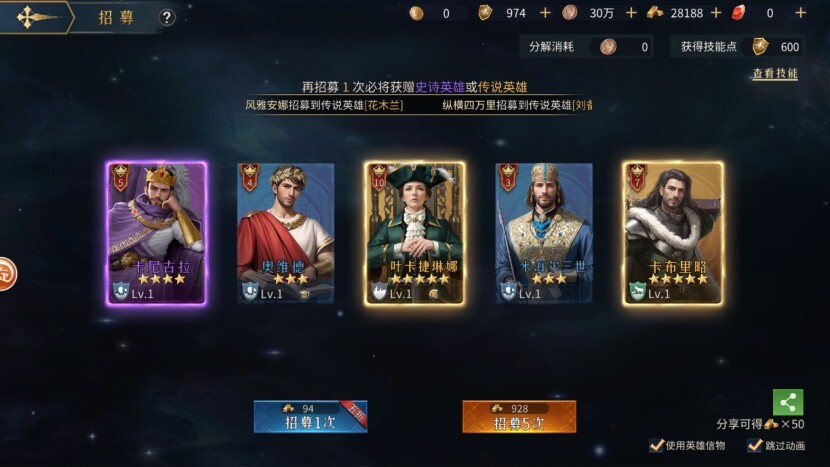Image resolution: width=830 pixels, height=467 pixels.
Task: Select the 奥维德 hero card
Action: point(285,233)
